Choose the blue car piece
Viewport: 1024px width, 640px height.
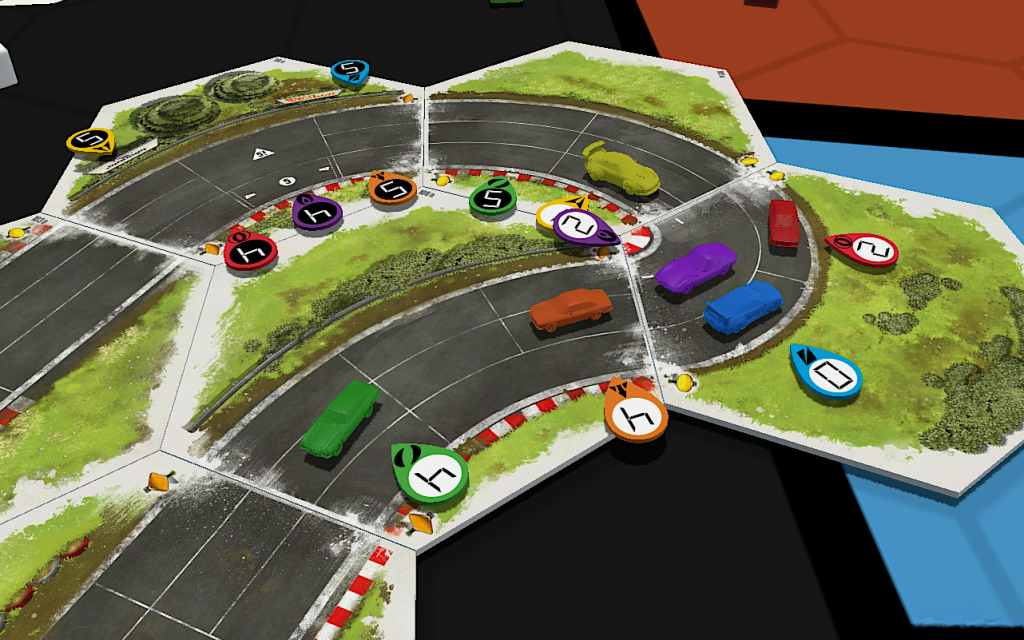742,306
